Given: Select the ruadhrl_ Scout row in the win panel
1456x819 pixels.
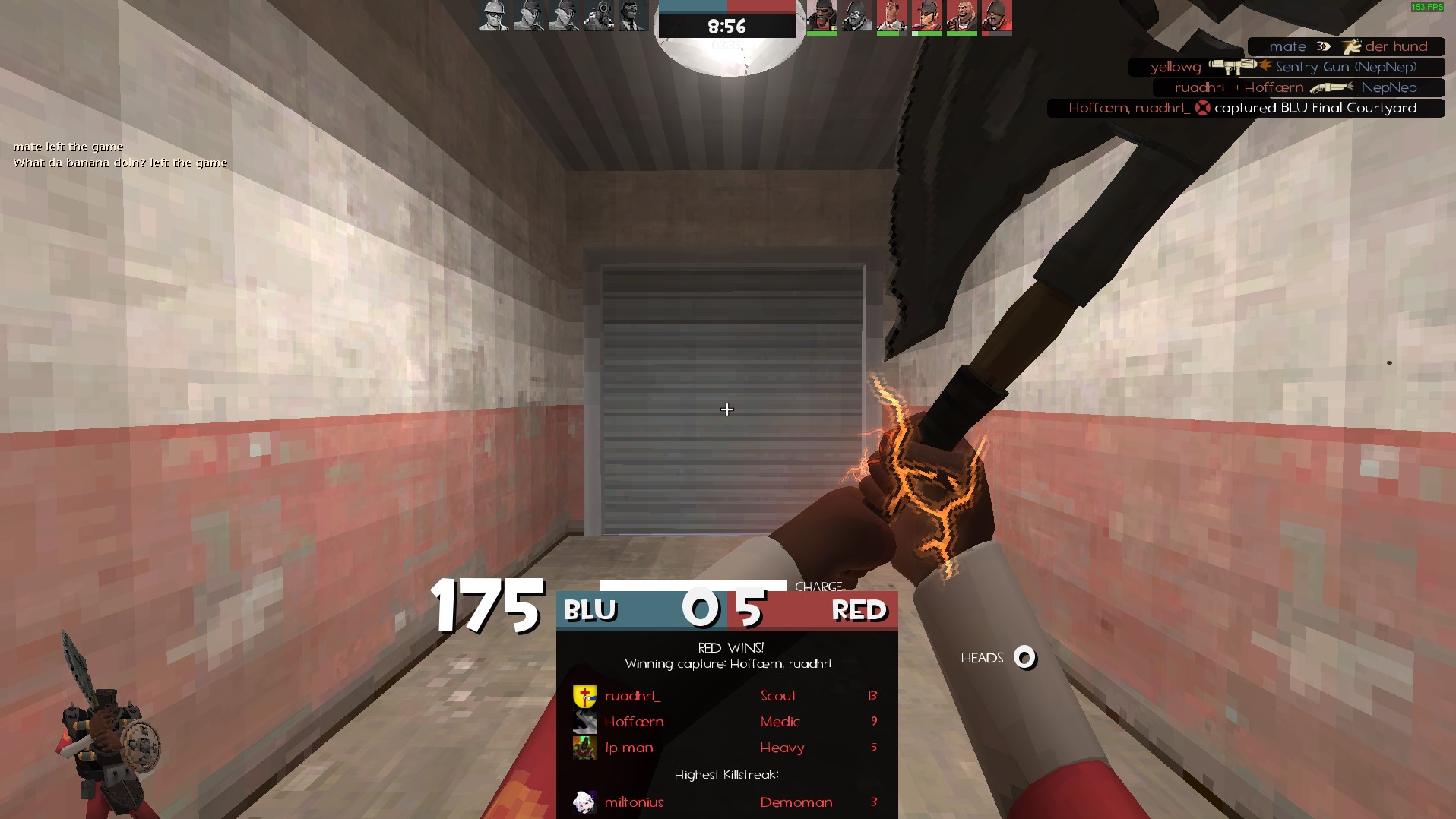Looking at the screenshot, I should 726,696.
